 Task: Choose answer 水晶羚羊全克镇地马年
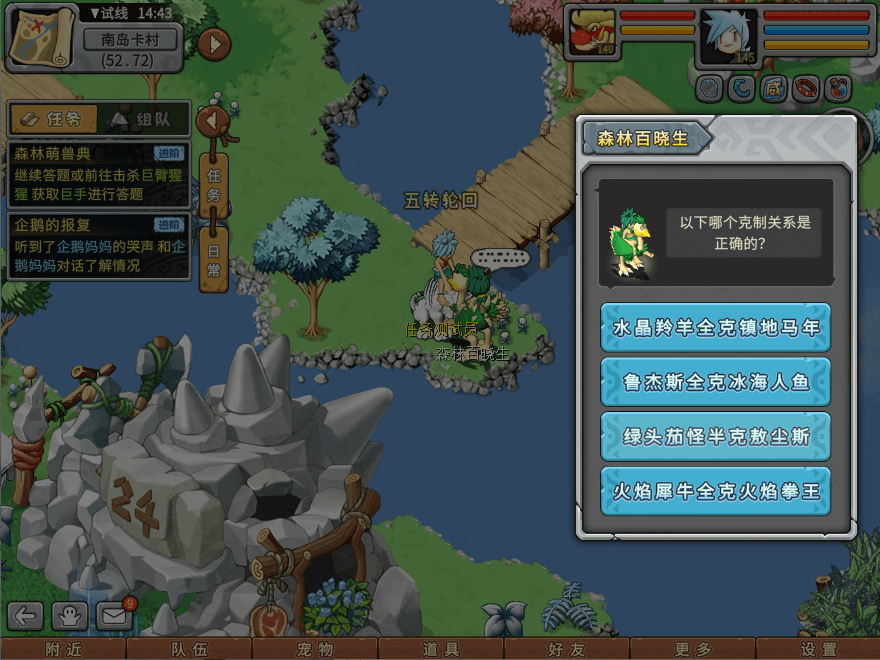715,328
